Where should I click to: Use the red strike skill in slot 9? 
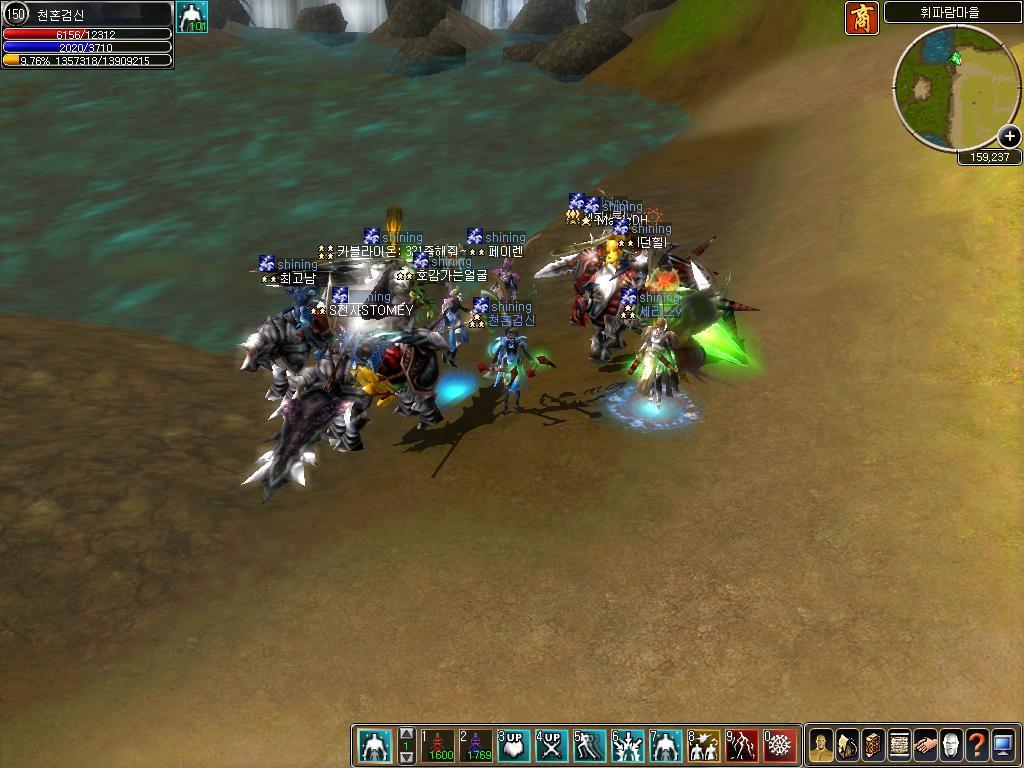coord(741,745)
